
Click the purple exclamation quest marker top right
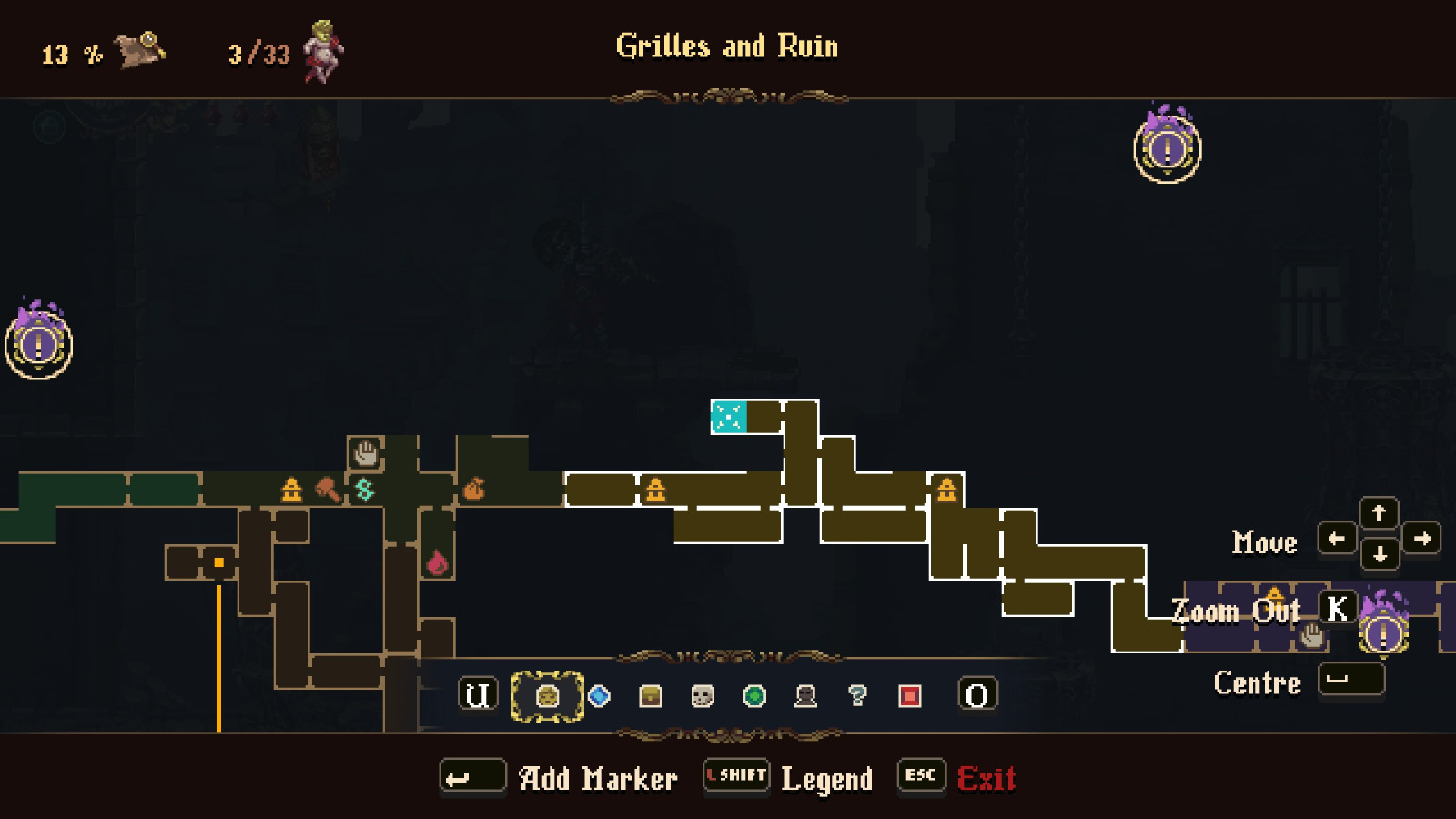[1168, 151]
